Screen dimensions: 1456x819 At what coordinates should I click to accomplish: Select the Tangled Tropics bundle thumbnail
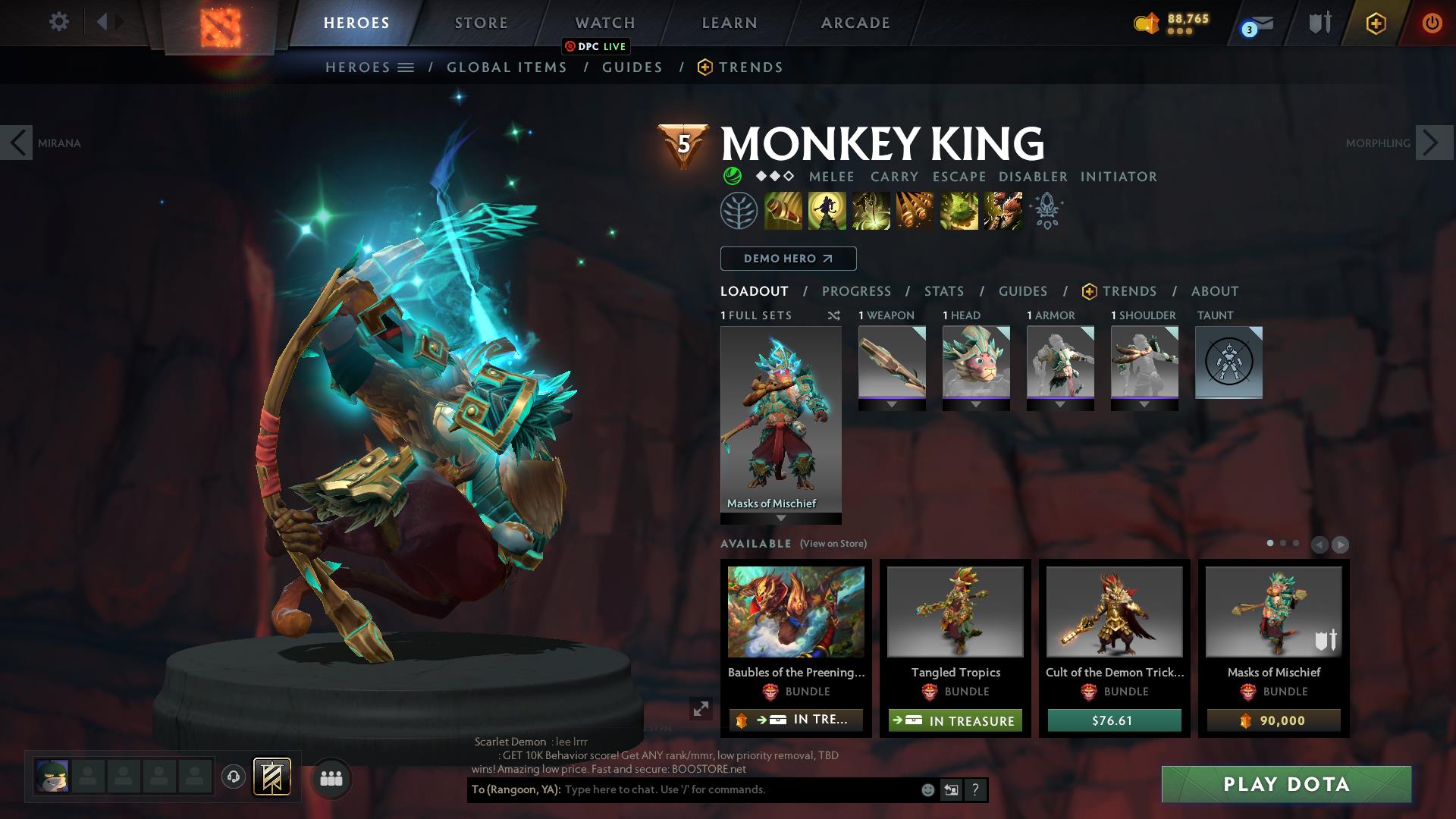(955, 611)
